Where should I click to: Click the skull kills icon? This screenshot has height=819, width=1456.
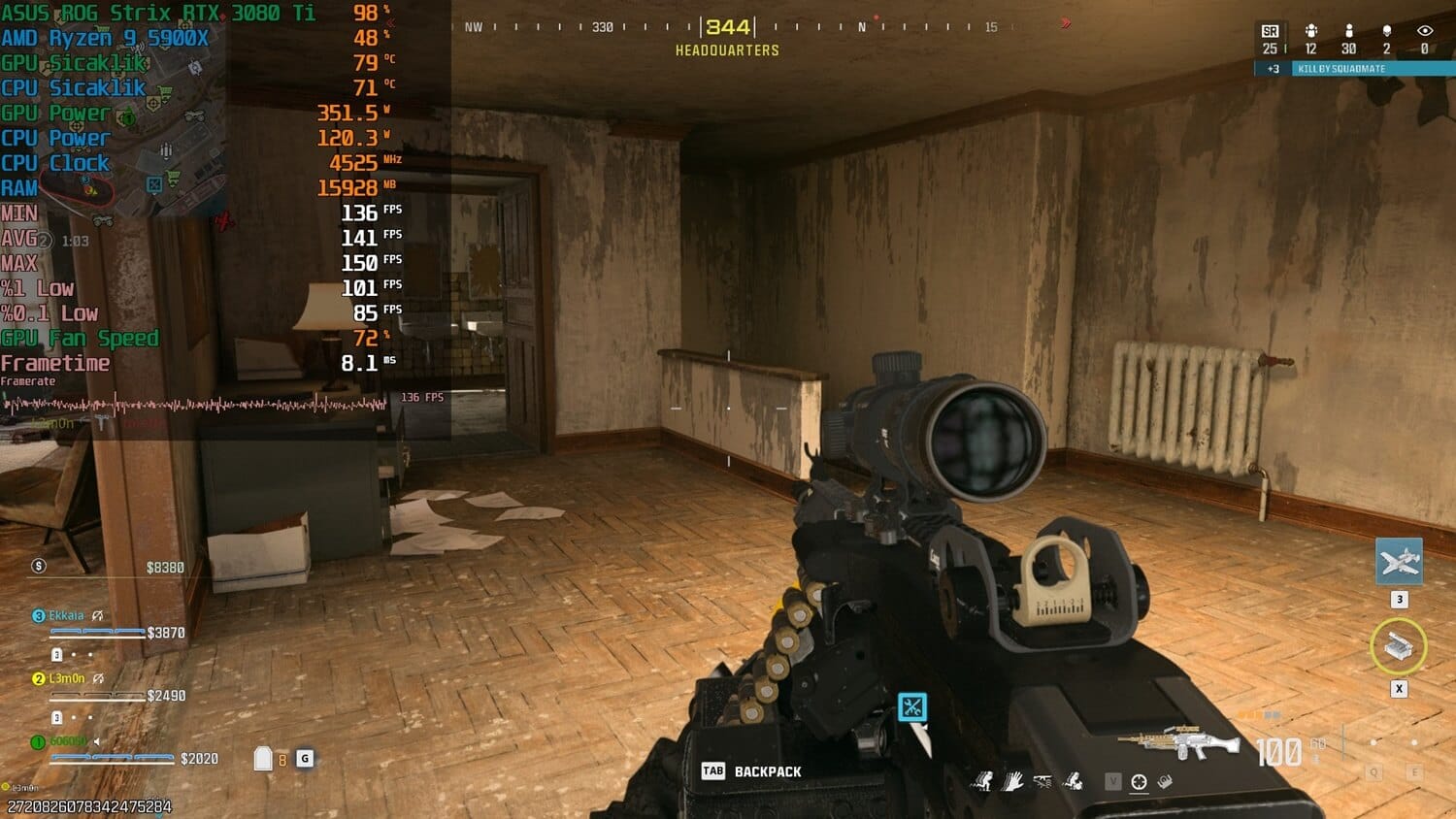pos(1386,32)
